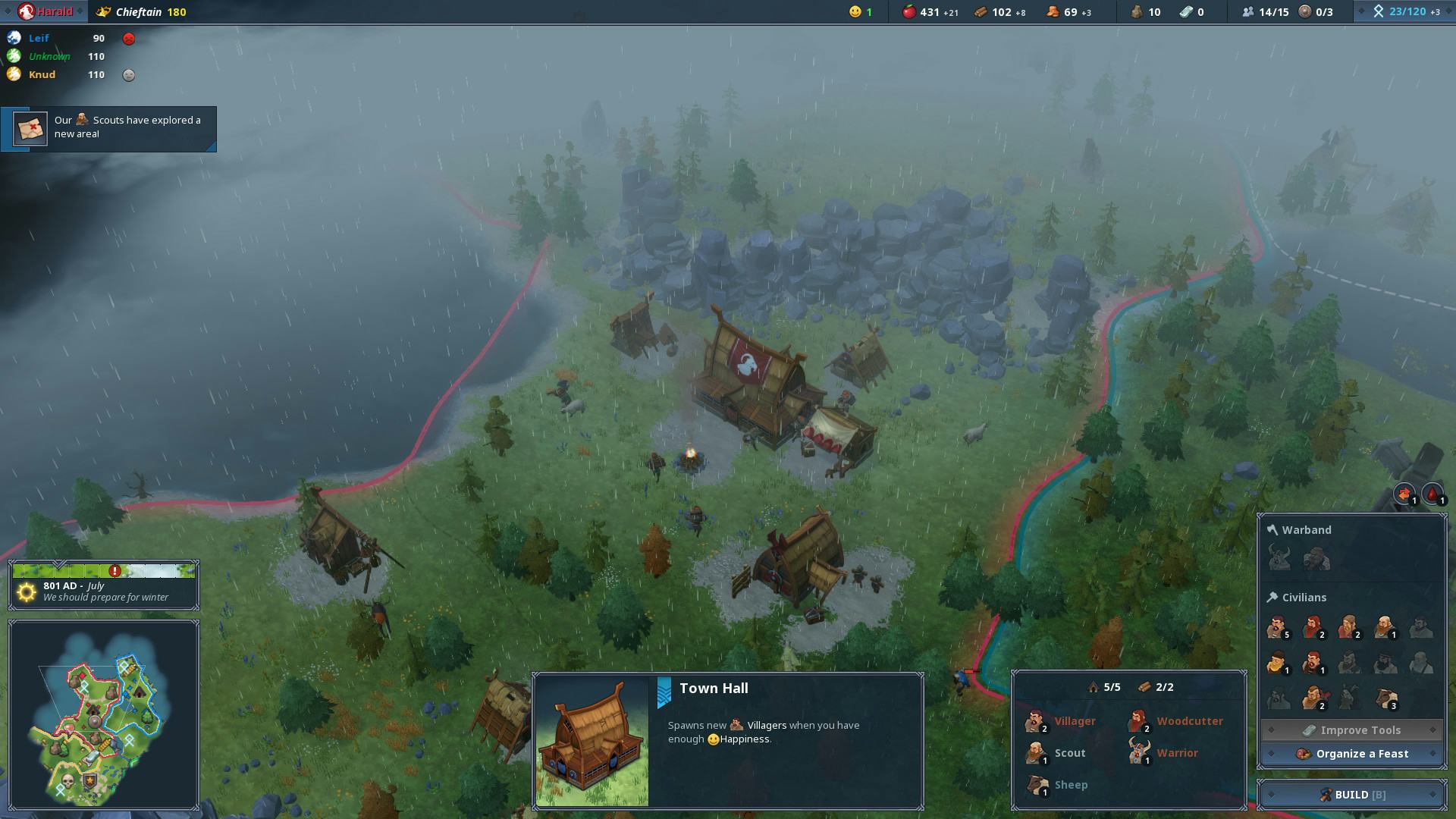This screenshot has width=1456, height=819.
Task: Select the first Warband unit portrait
Action: [1278, 557]
